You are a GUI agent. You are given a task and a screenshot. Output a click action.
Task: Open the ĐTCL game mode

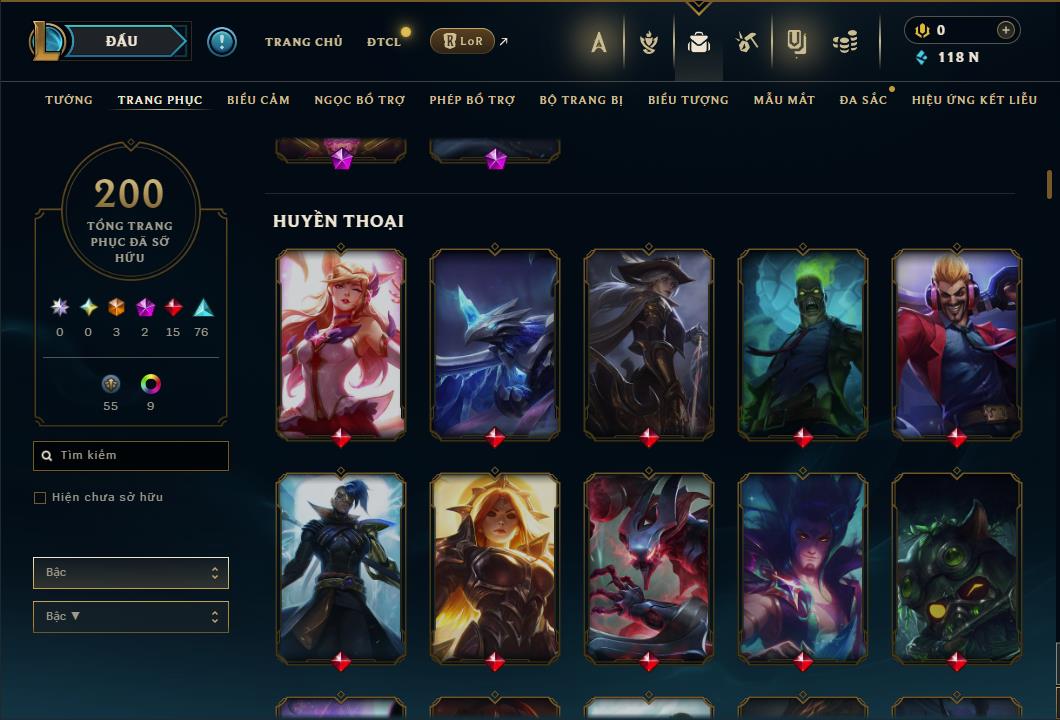(x=384, y=42)
